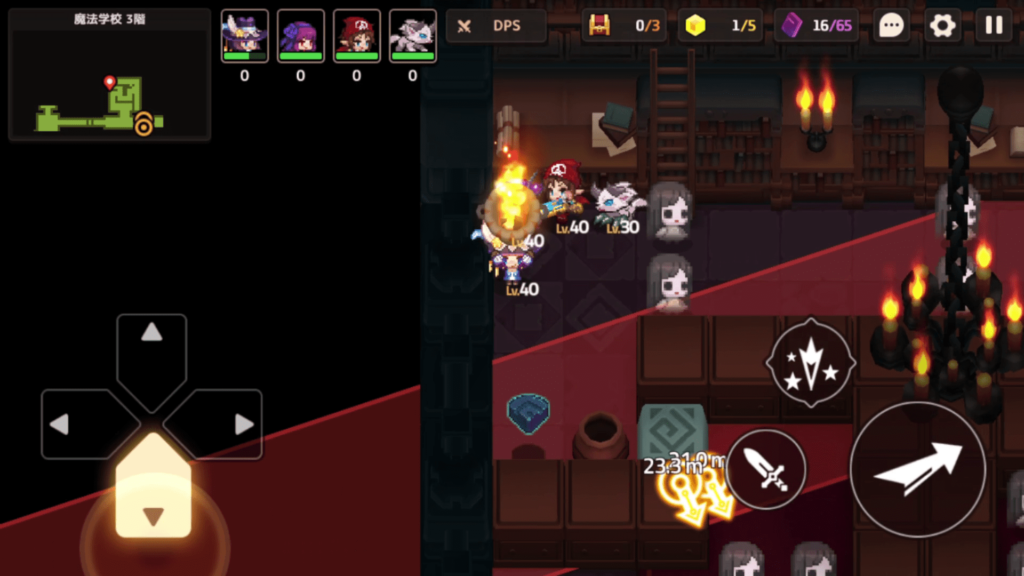Use the sword weapon skill
Screen dimensions: 1024x576
point(766,469)
